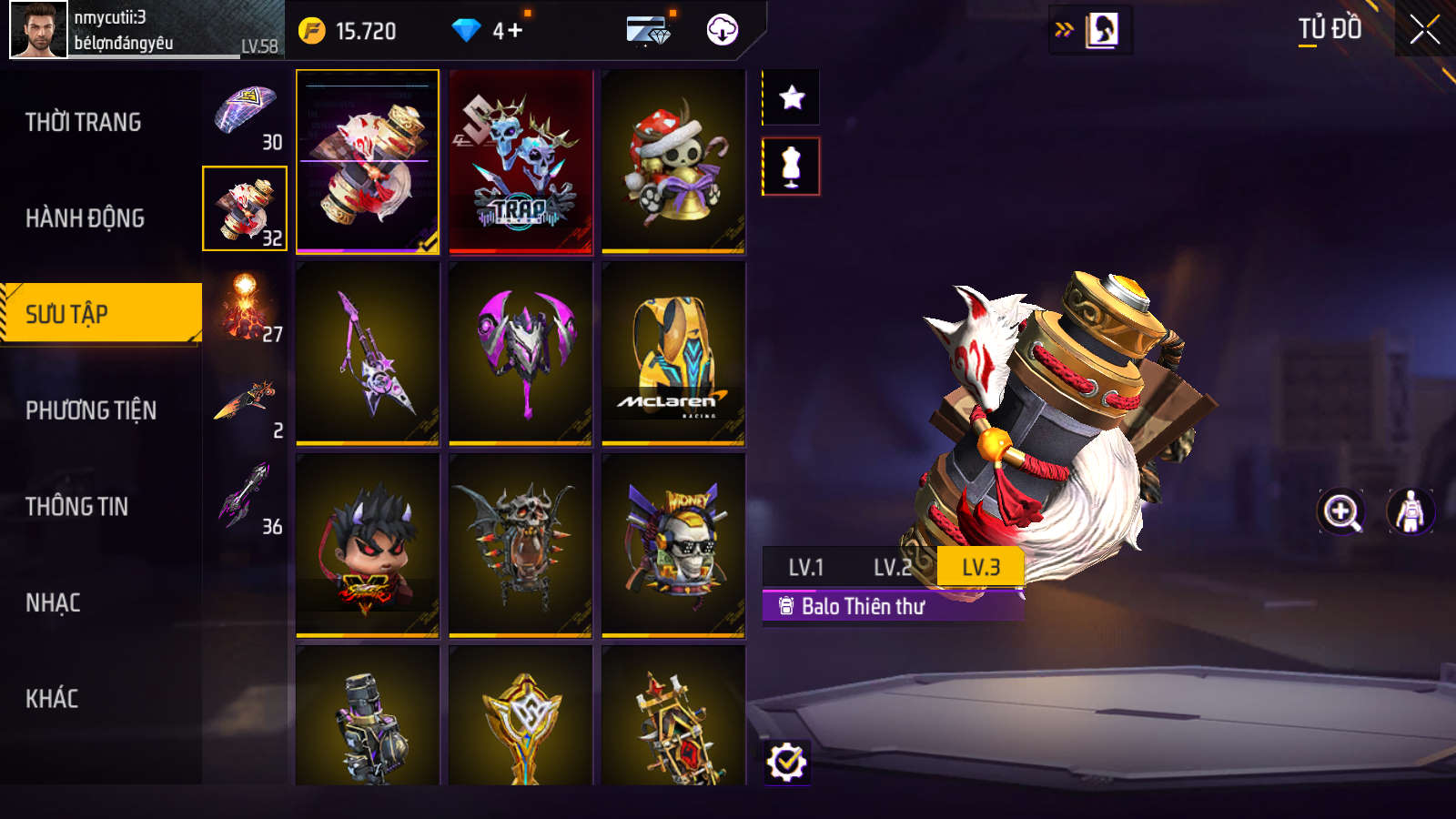1456x819 pixels.
Task: Open the star favorites filter
Action: coord(792,97)
